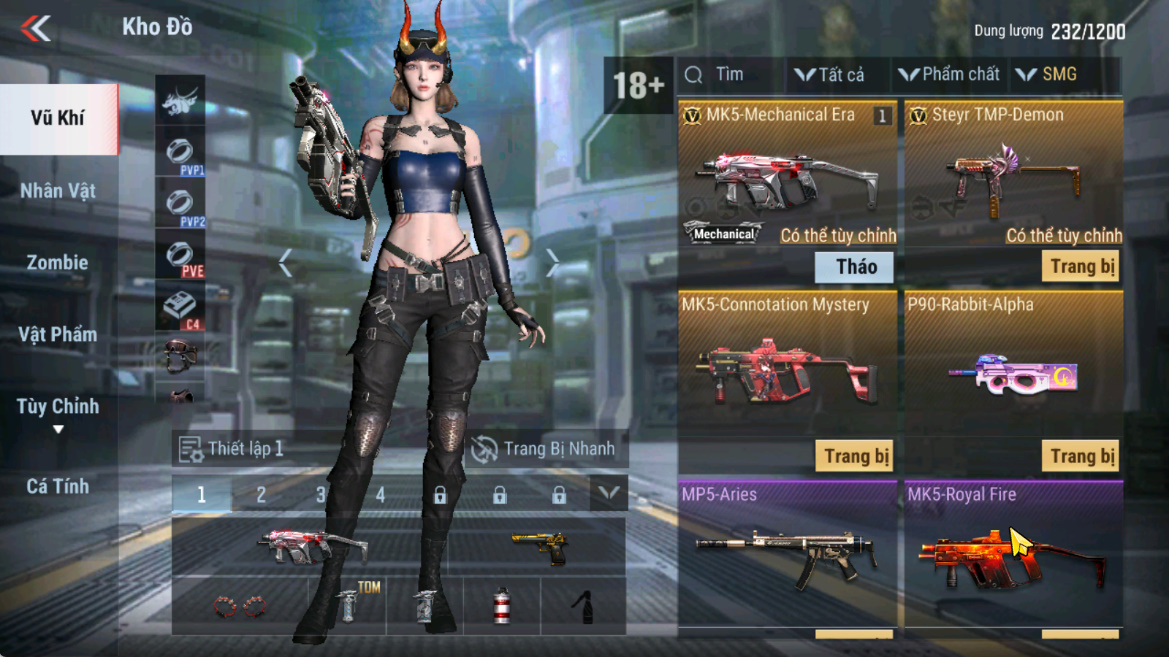1169x657 pixels.
Task: Select the PVE ring equipment slot
Action: pyautogui.click(x=181, y=256)
